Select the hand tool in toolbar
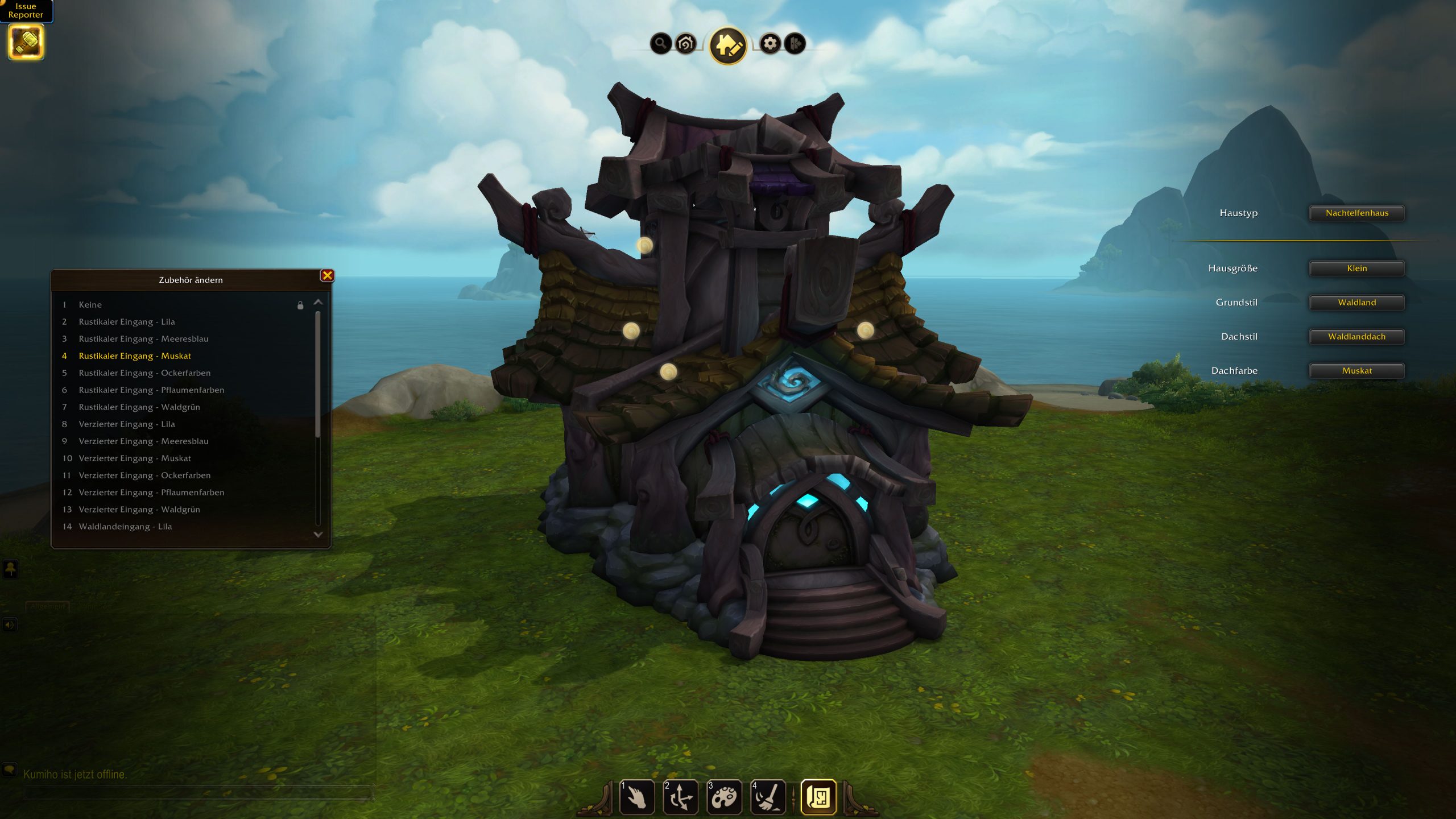 tap(637, 797)
